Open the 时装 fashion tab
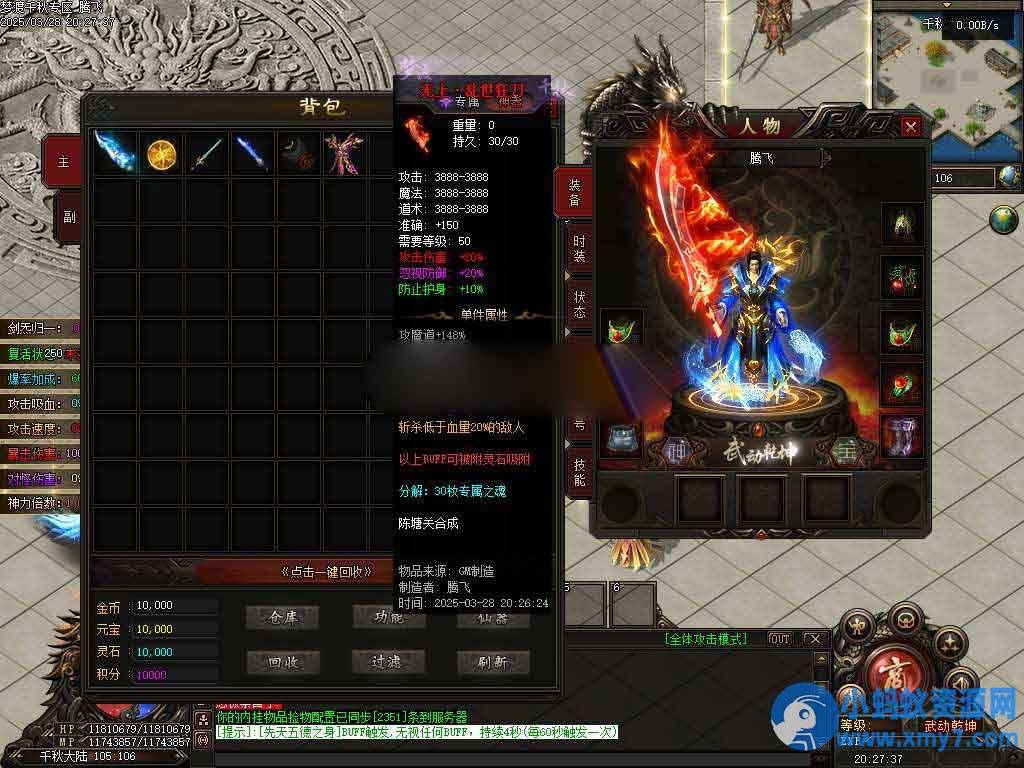 [x=579, y=246]
